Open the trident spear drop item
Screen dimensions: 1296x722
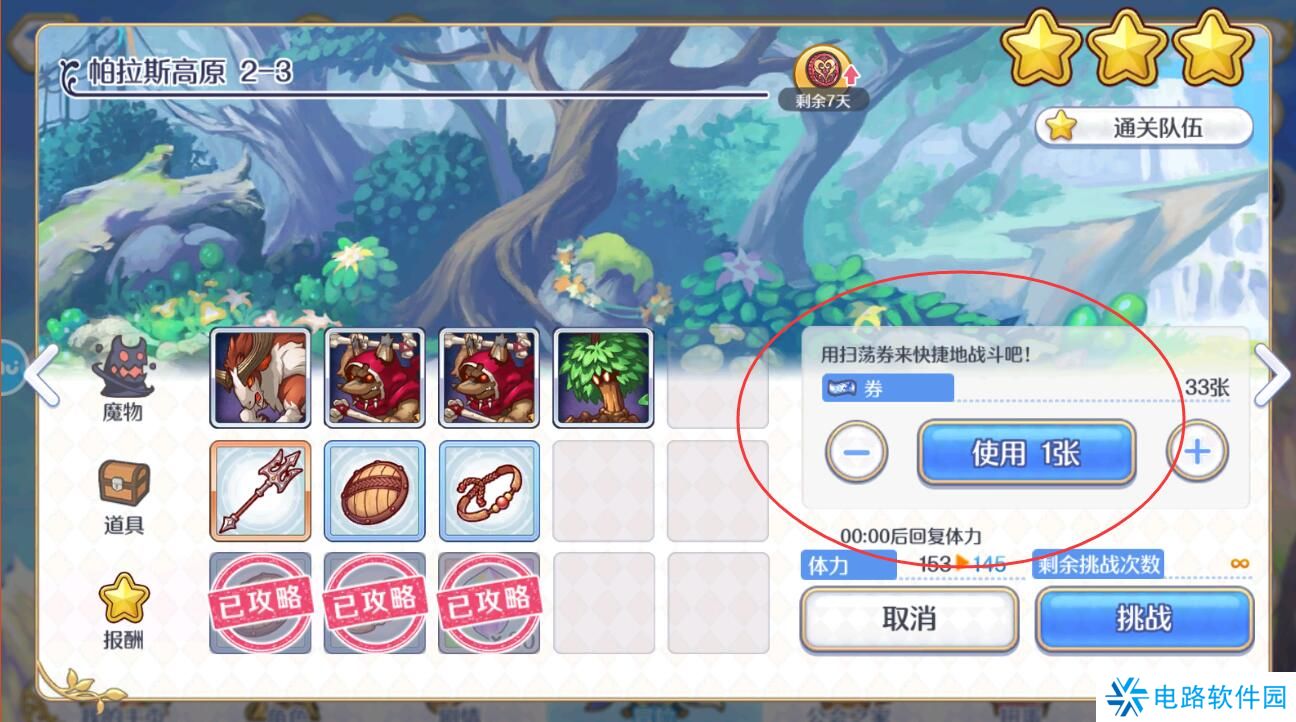click(259, 491)
